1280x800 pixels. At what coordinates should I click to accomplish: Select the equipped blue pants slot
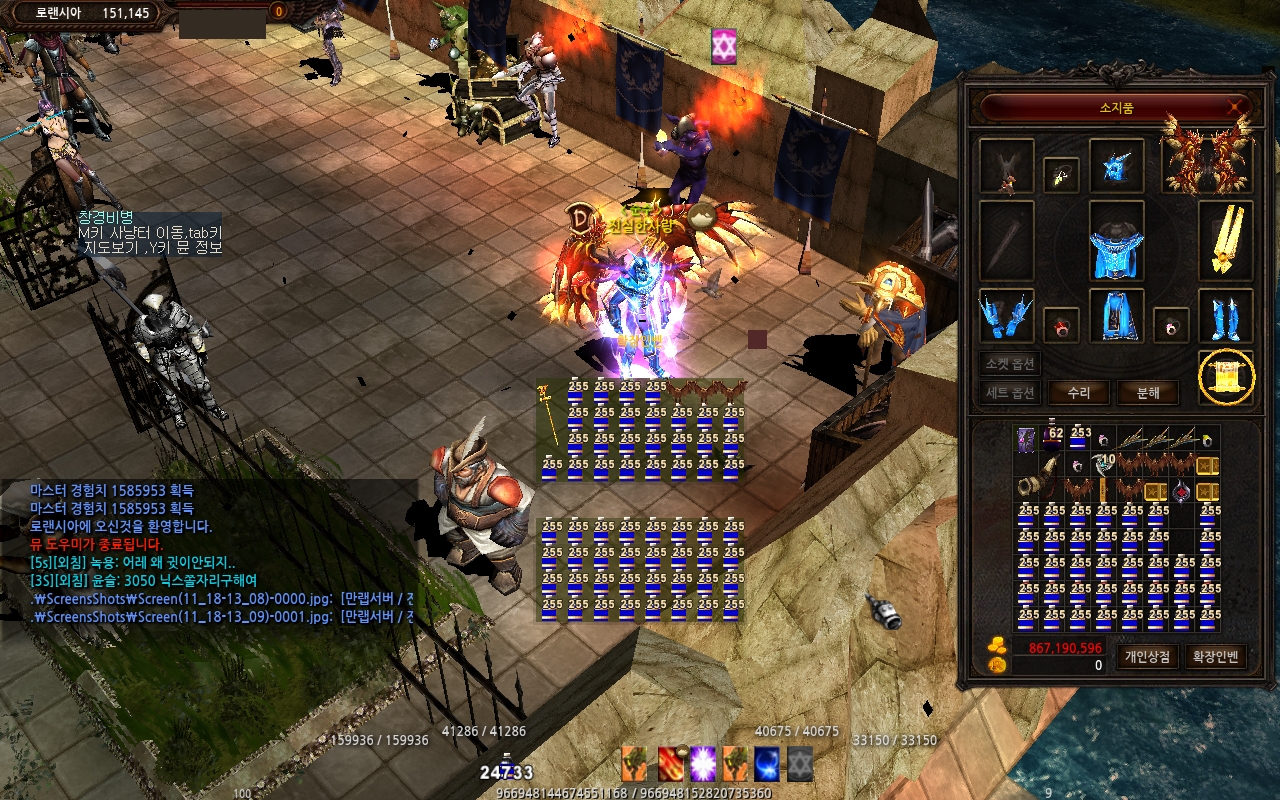[1116, 316]
